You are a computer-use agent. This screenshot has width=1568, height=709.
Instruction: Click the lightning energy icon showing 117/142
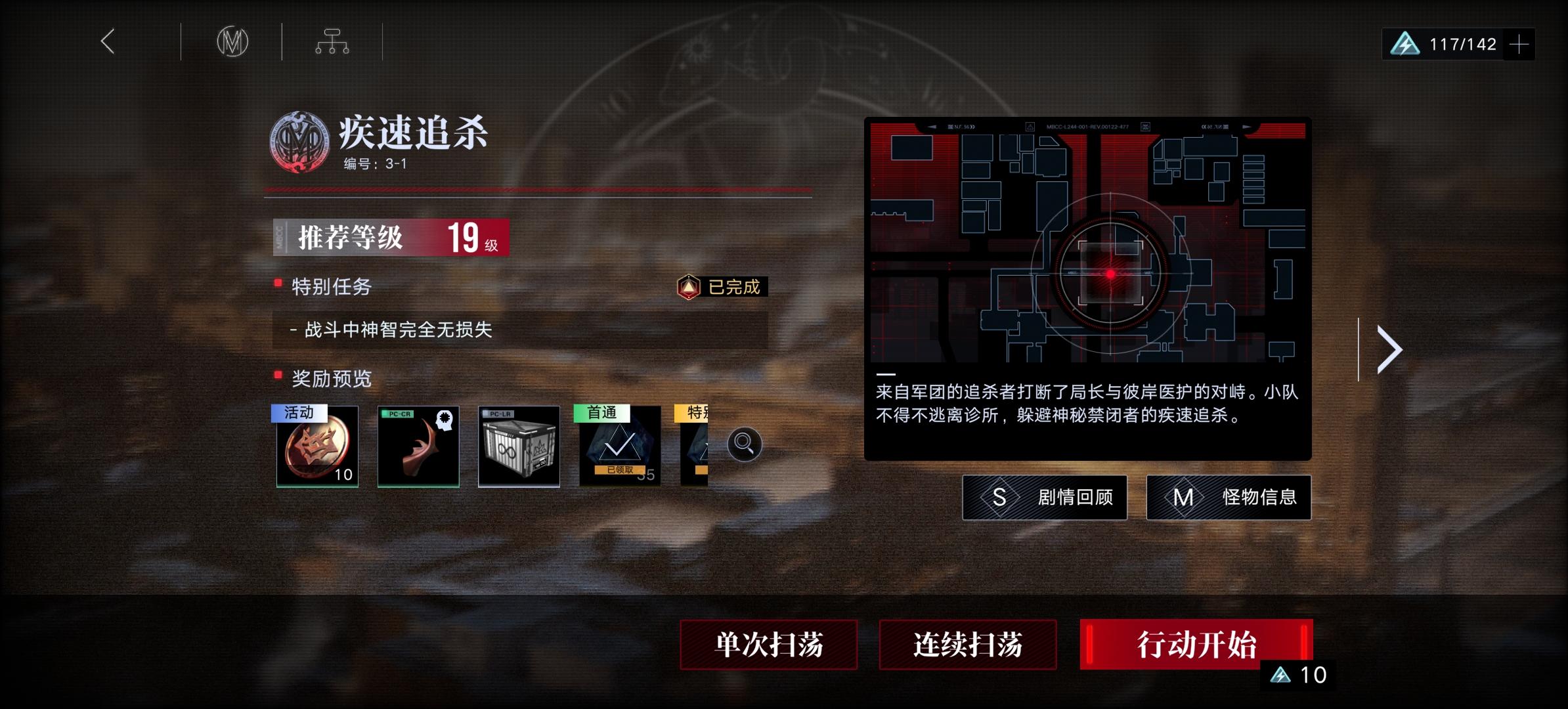1405,43
